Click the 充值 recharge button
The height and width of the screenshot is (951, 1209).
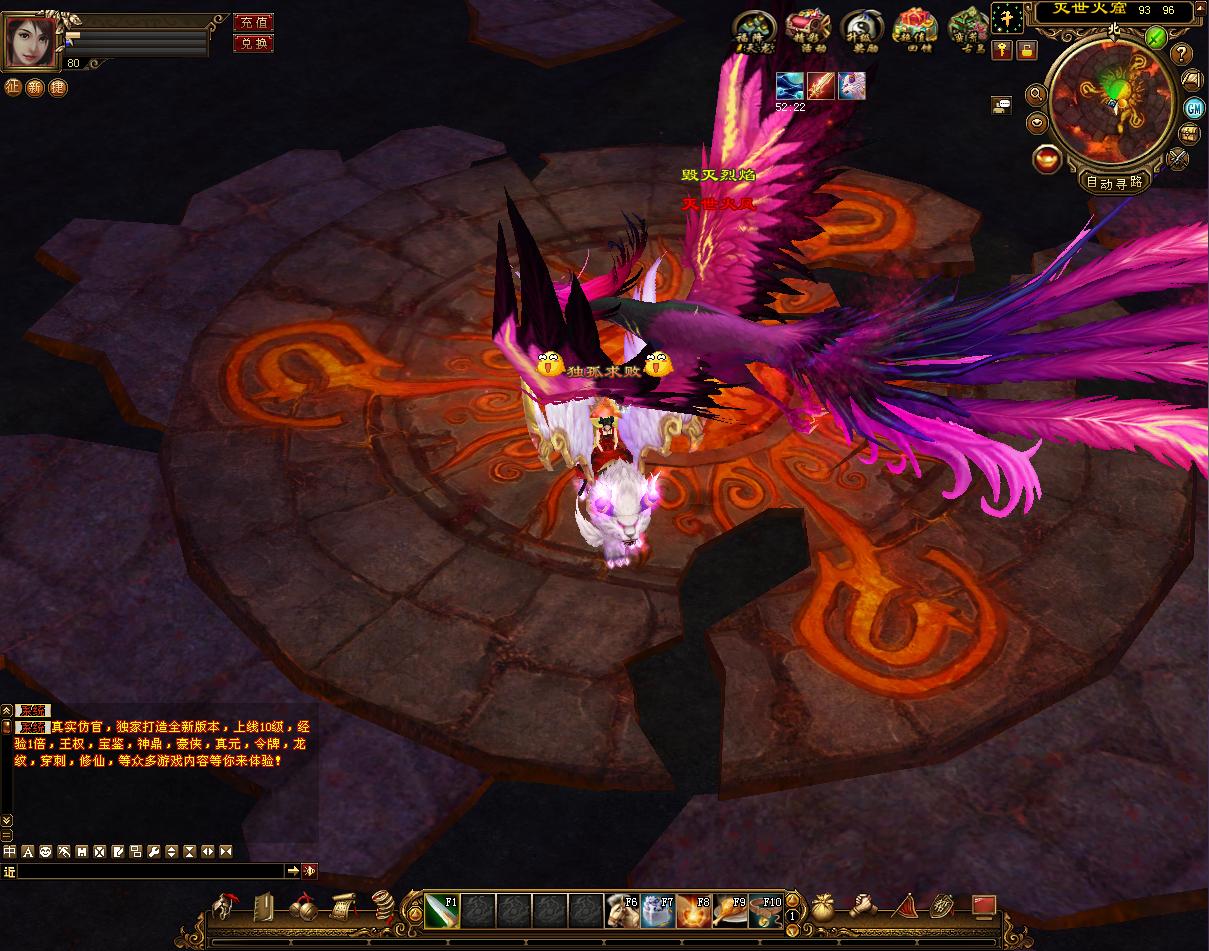tap(253, 22)
